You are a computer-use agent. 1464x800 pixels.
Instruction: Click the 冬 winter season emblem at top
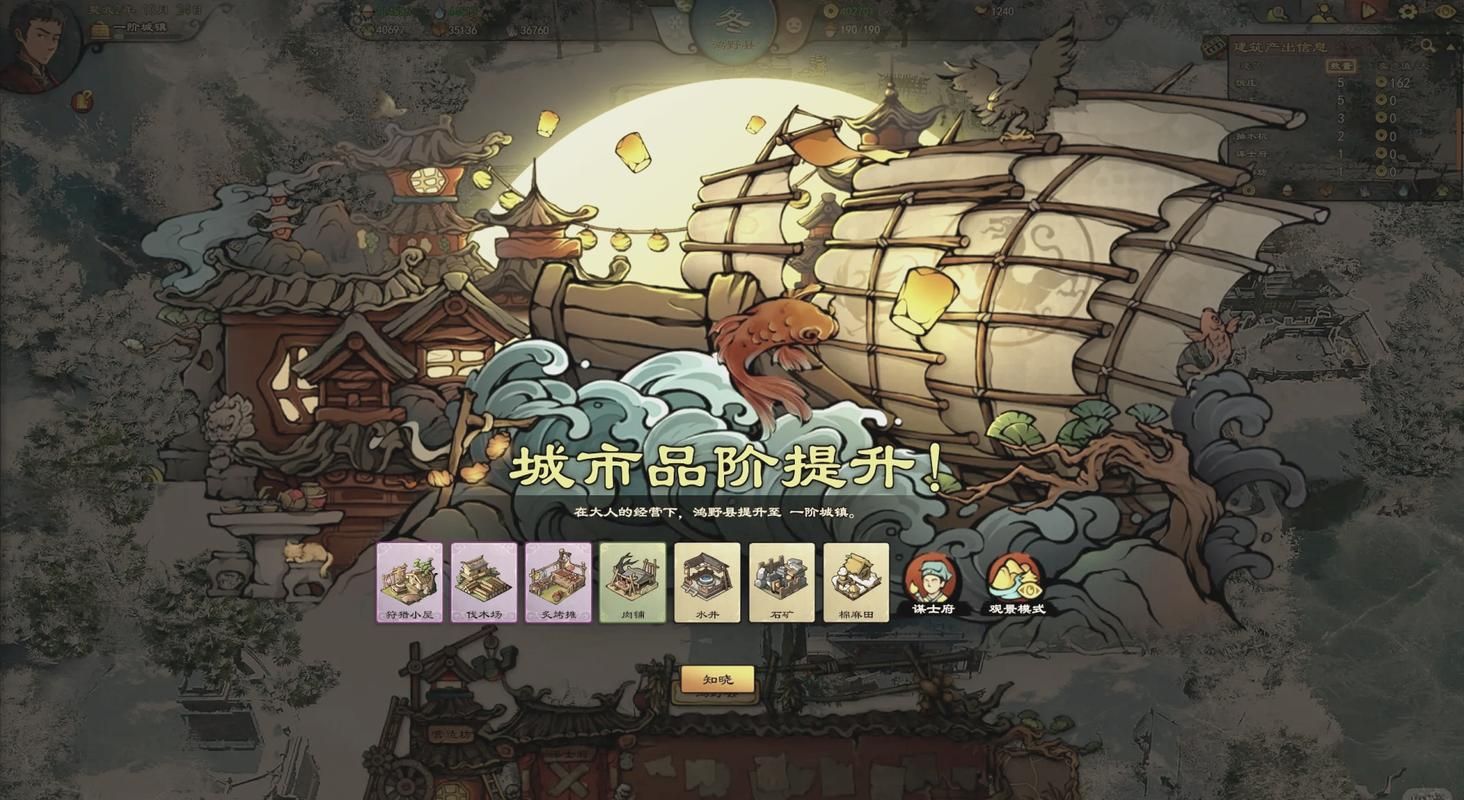733,20
